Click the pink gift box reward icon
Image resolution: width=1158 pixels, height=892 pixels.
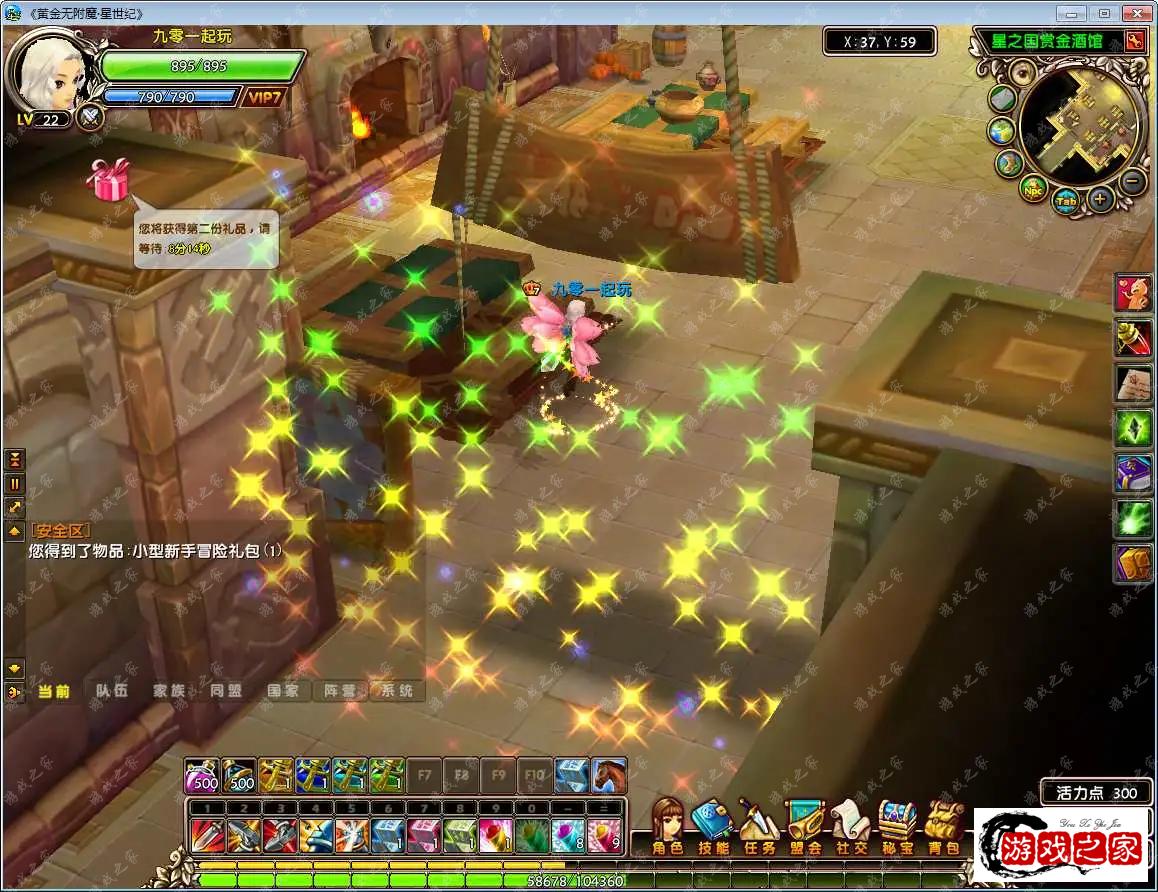[108, 179]
